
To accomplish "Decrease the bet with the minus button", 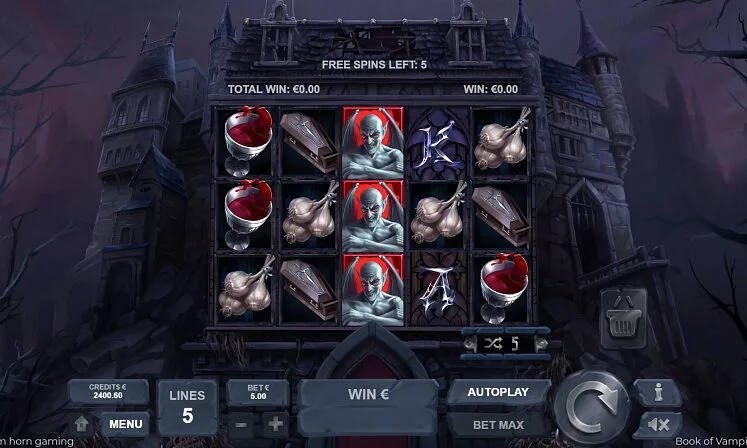I will 242,422.
